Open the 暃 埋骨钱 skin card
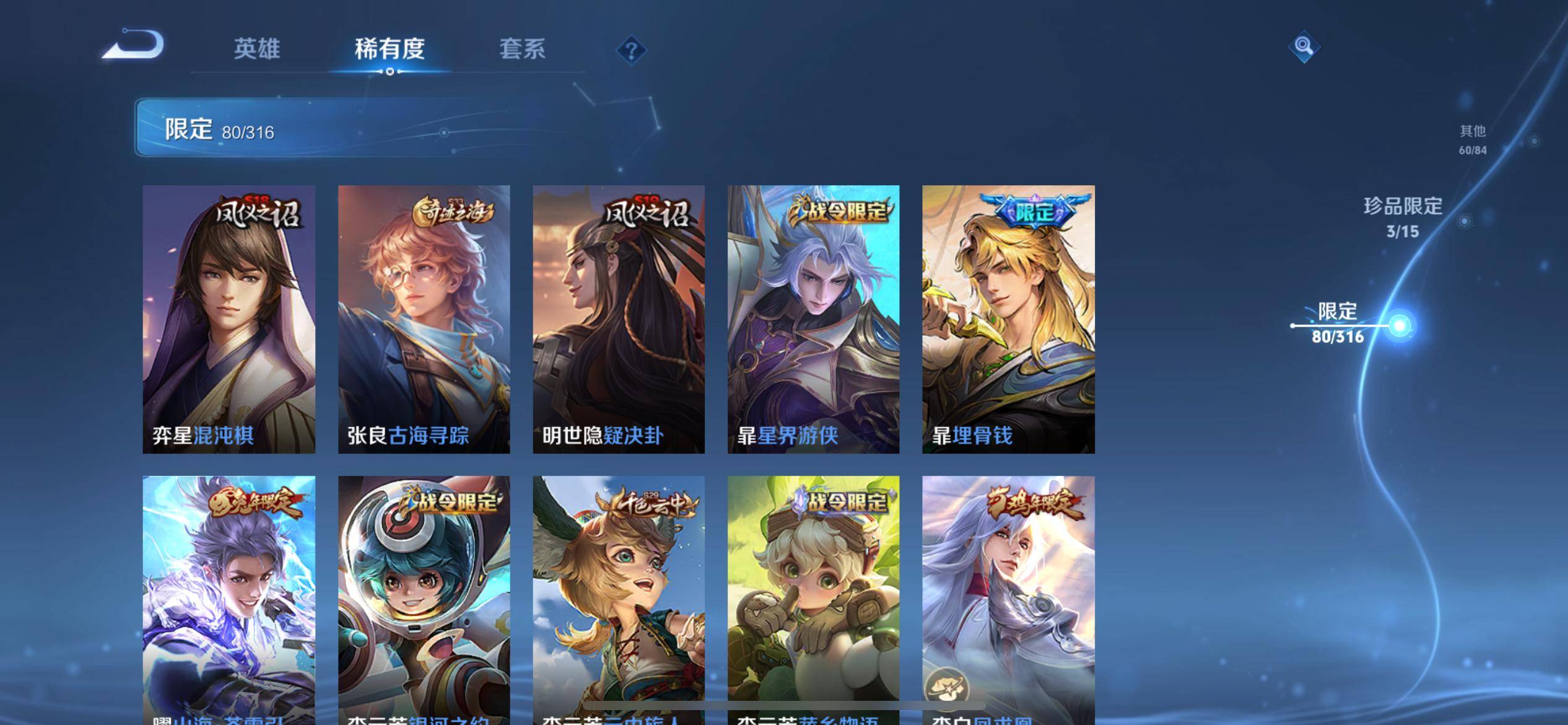Image resolution: width=1568 pixels, height=725 pixels. (x=1008, y=319)
